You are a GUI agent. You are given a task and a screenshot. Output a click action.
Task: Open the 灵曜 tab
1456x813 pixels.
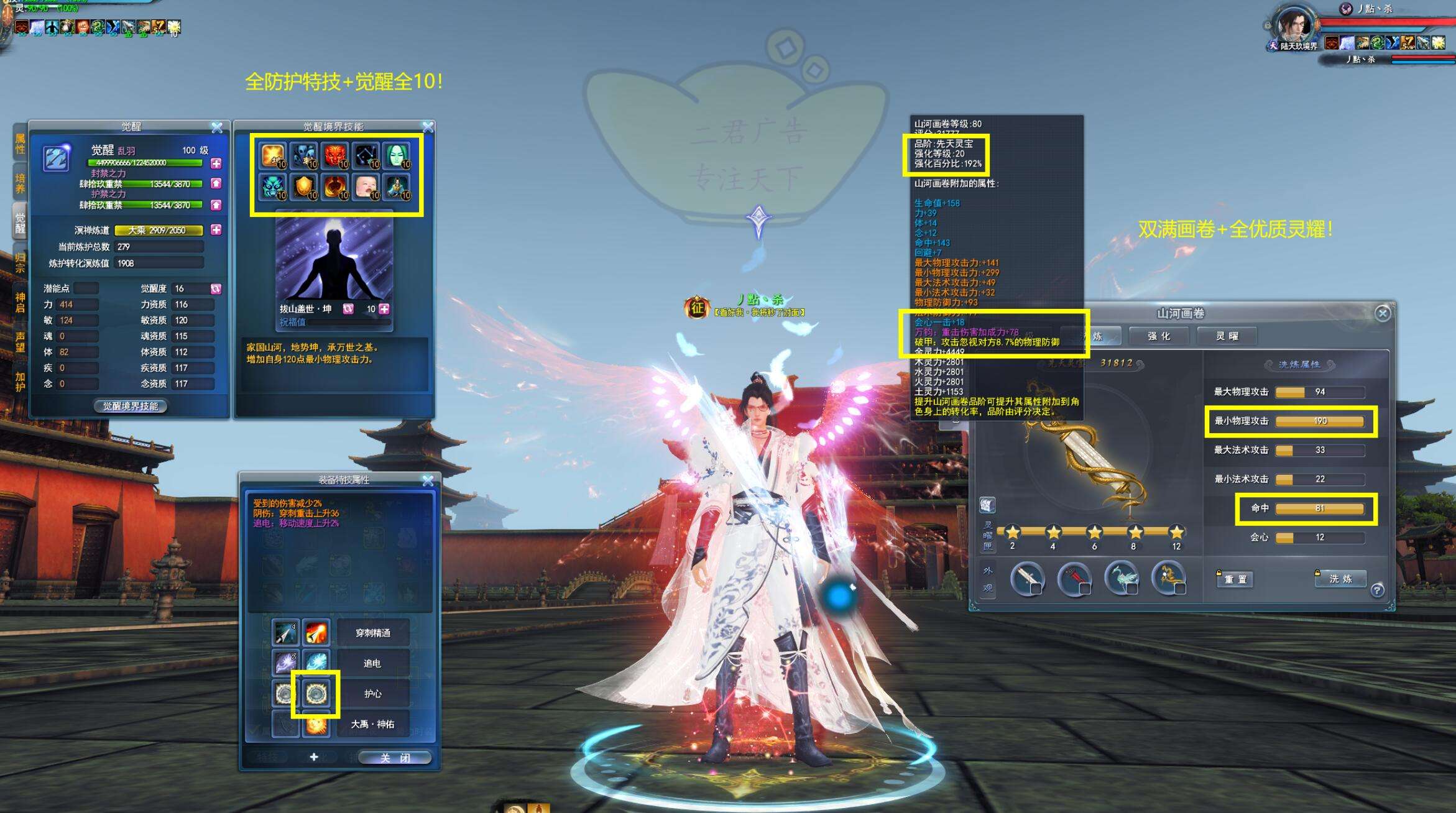[1227, 336]
